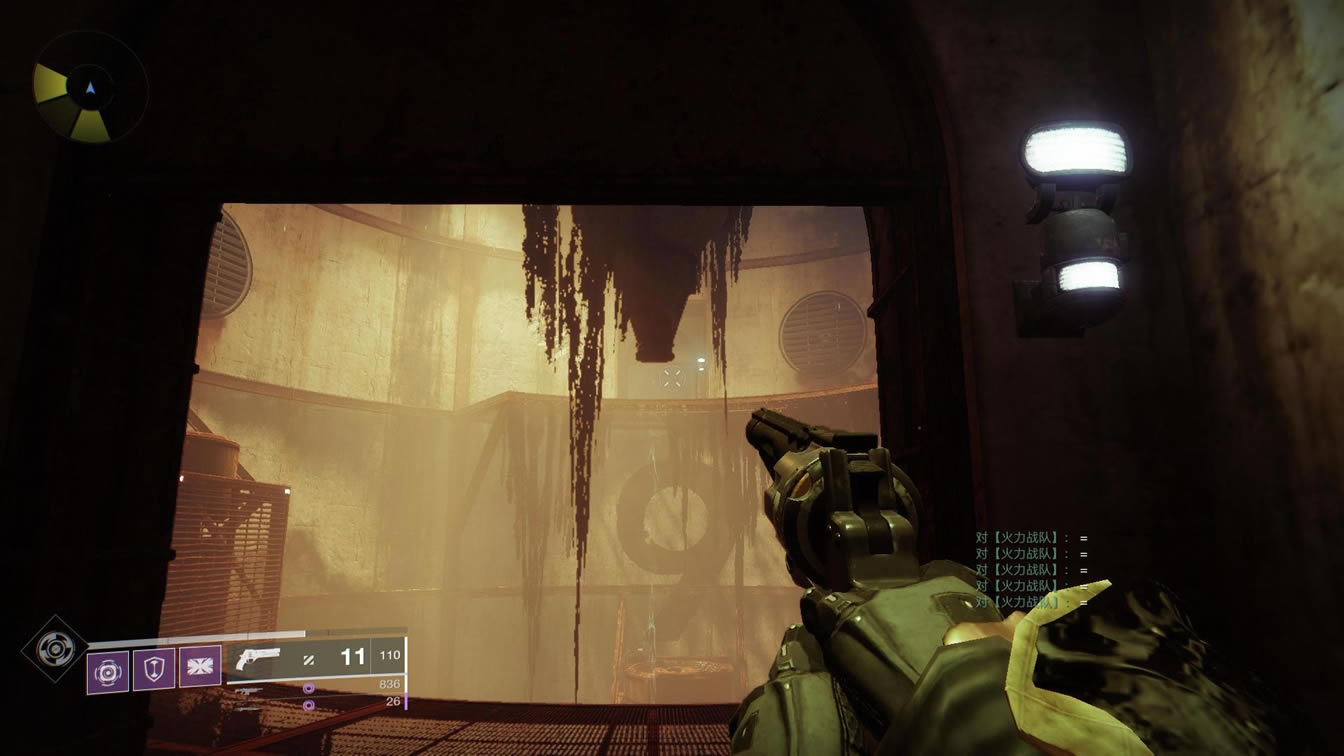Trigger the purple shield ability icon

(154, 669)
